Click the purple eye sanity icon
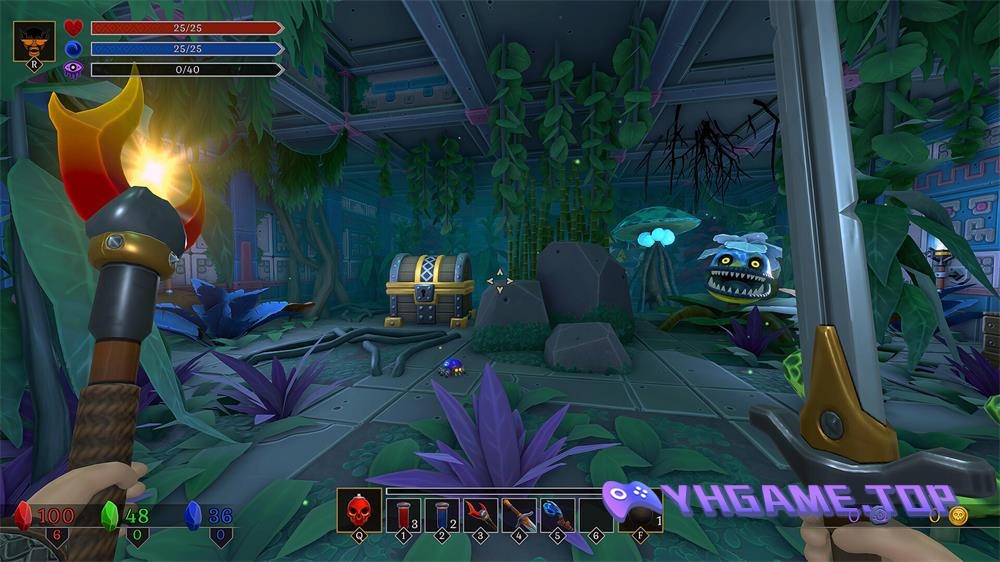The height and width of the screenshot is (562, 1000). tap(73, 70)
